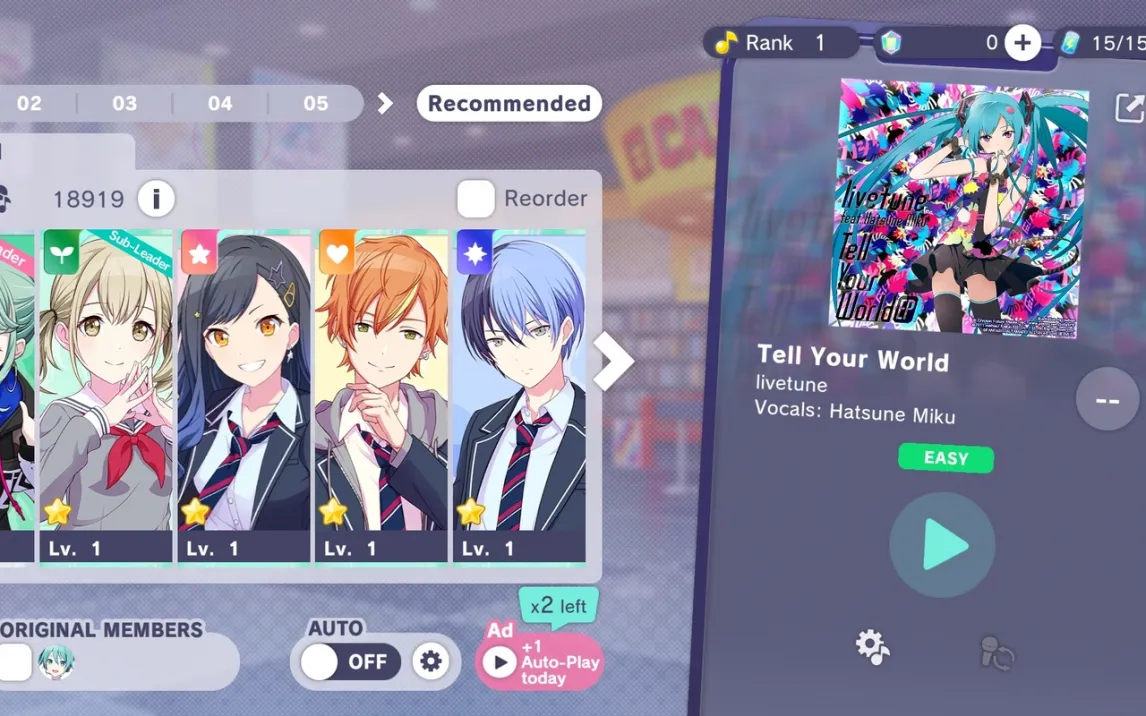Select the blue-haired boy character card
The height and width of the screenshot is (716, 1146).
(x=520, y=395)
